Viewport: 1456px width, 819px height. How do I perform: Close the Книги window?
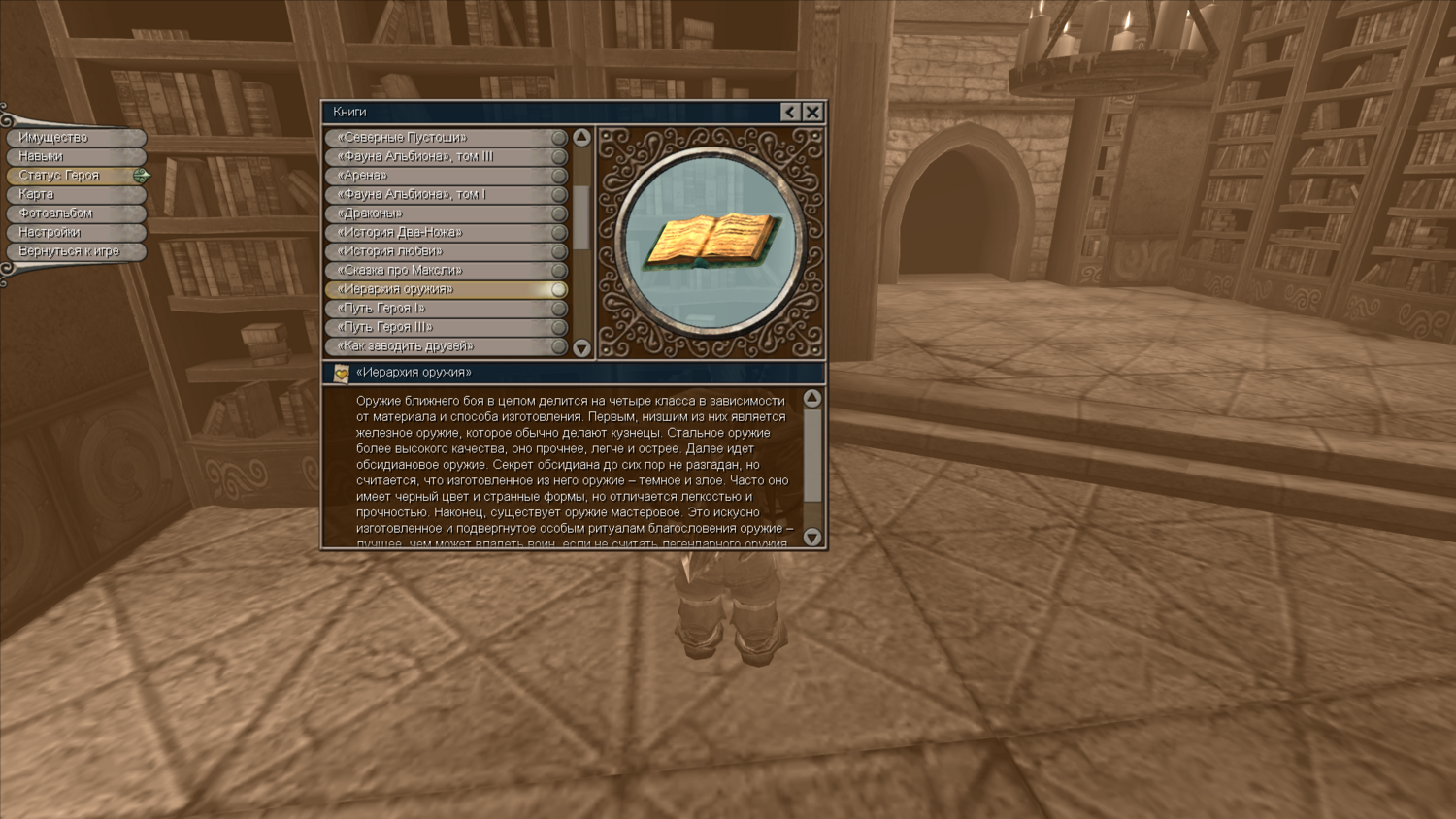pos(812,113)
